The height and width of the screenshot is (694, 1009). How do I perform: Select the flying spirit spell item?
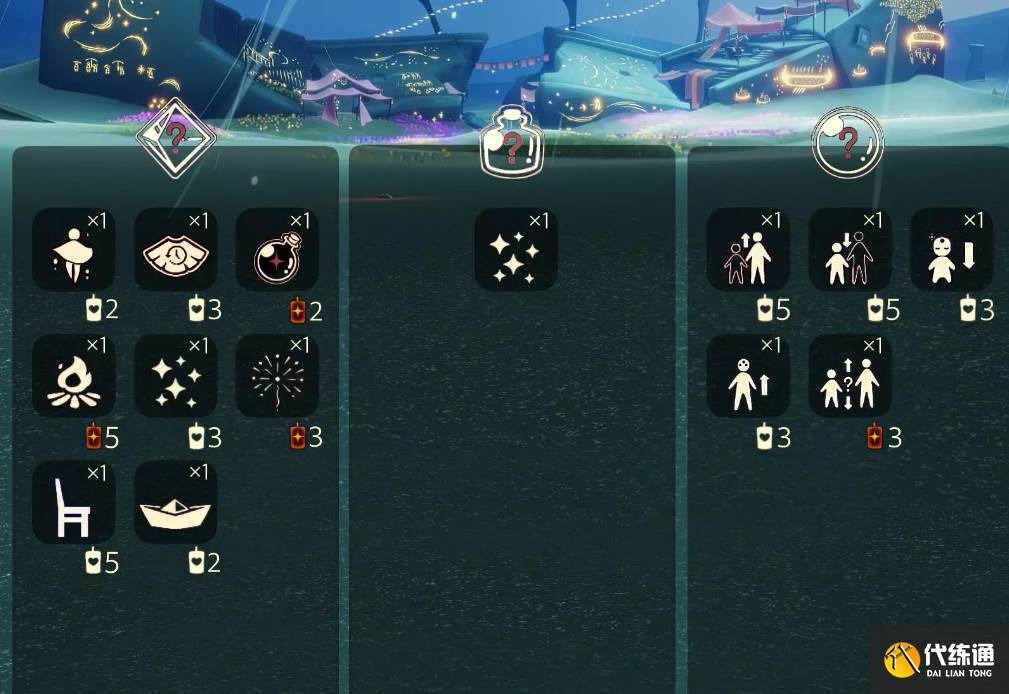[x=74, y=250]
